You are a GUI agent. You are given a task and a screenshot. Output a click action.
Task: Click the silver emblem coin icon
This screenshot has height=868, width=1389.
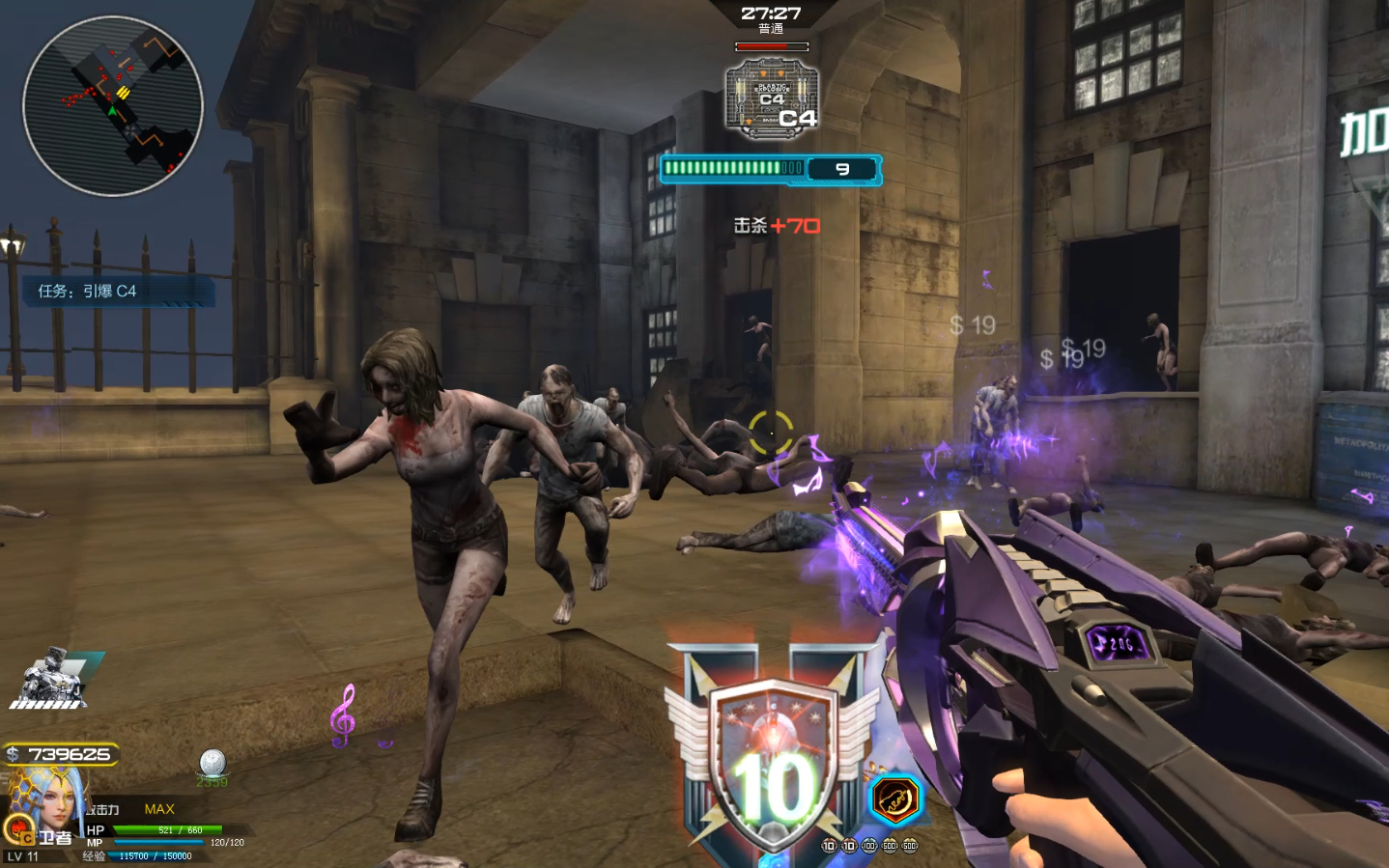(x=213, y=763)
